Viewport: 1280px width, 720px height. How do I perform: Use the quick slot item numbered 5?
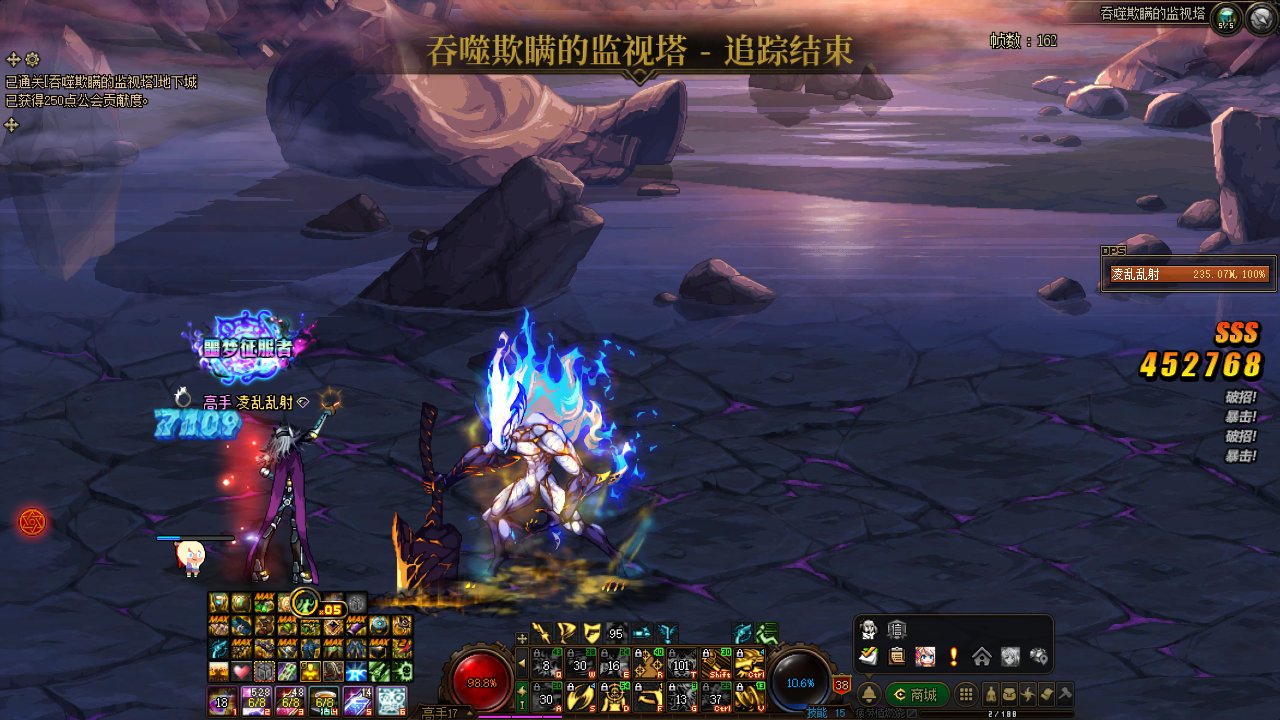357,701
